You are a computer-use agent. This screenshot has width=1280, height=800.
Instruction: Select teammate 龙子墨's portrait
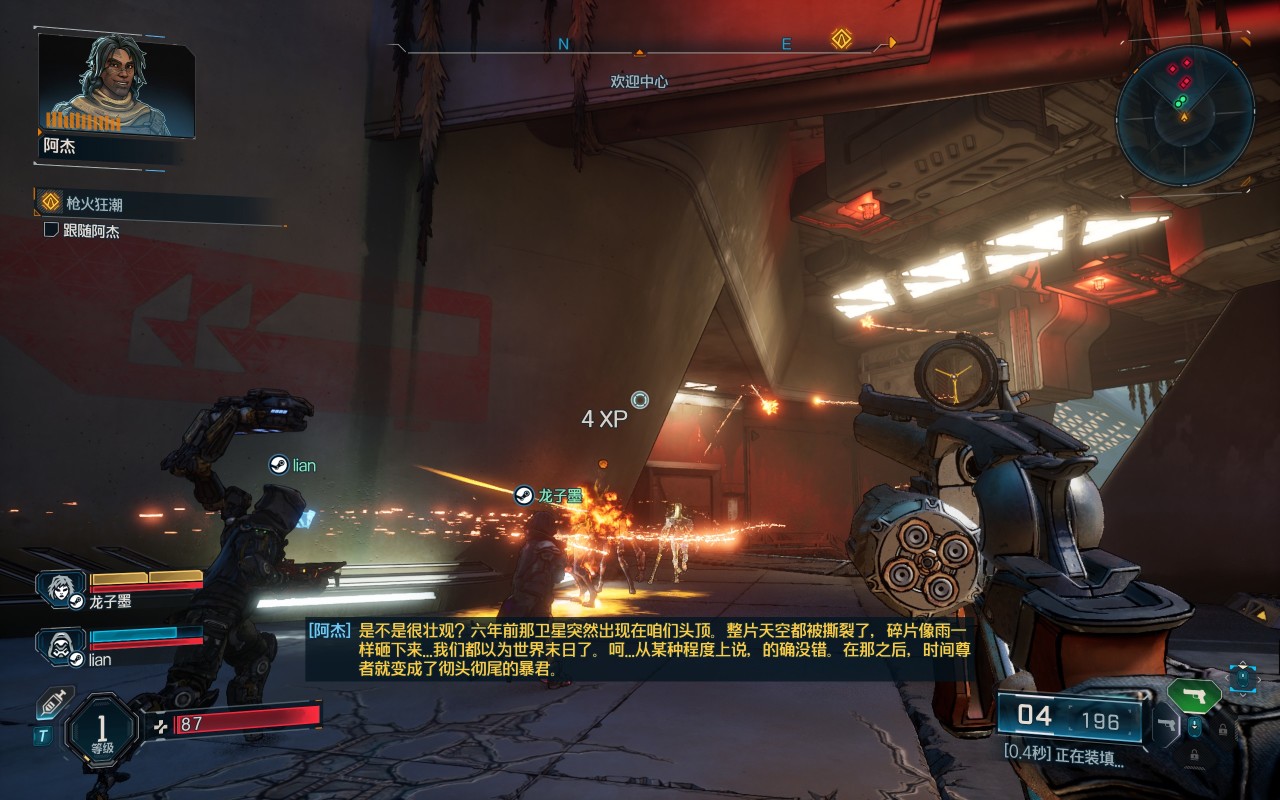coord(62,587)
